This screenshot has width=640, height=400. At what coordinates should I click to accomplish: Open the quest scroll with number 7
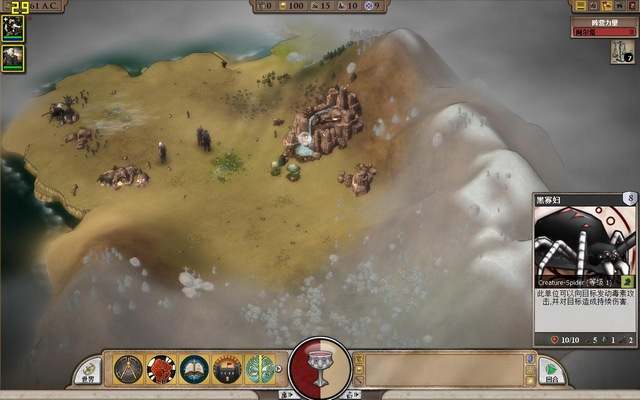click(622, 52)
